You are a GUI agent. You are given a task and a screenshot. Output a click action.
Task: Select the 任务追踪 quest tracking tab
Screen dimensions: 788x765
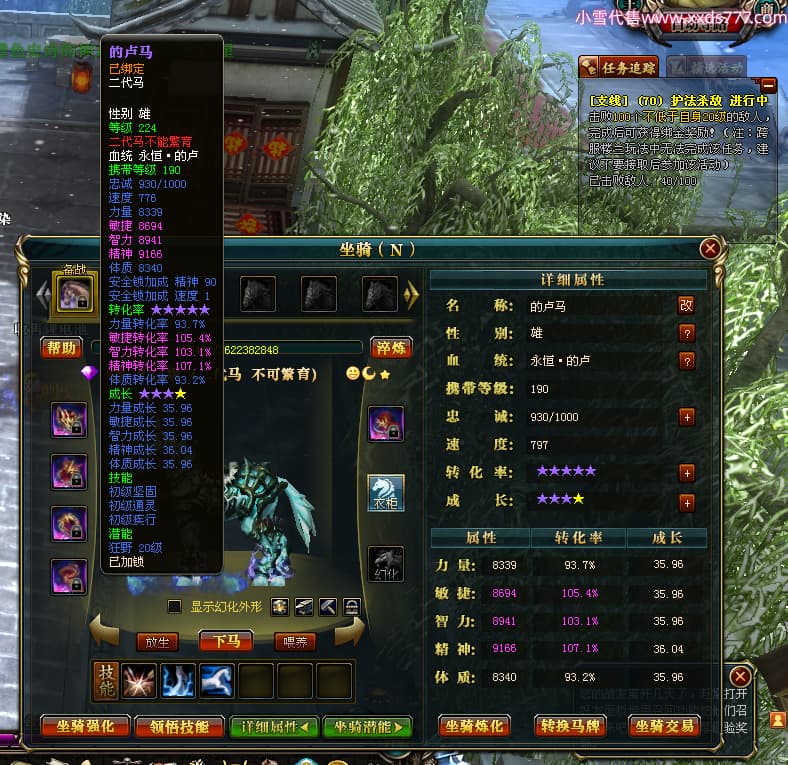pyautogui.click(x=621, y=68)
